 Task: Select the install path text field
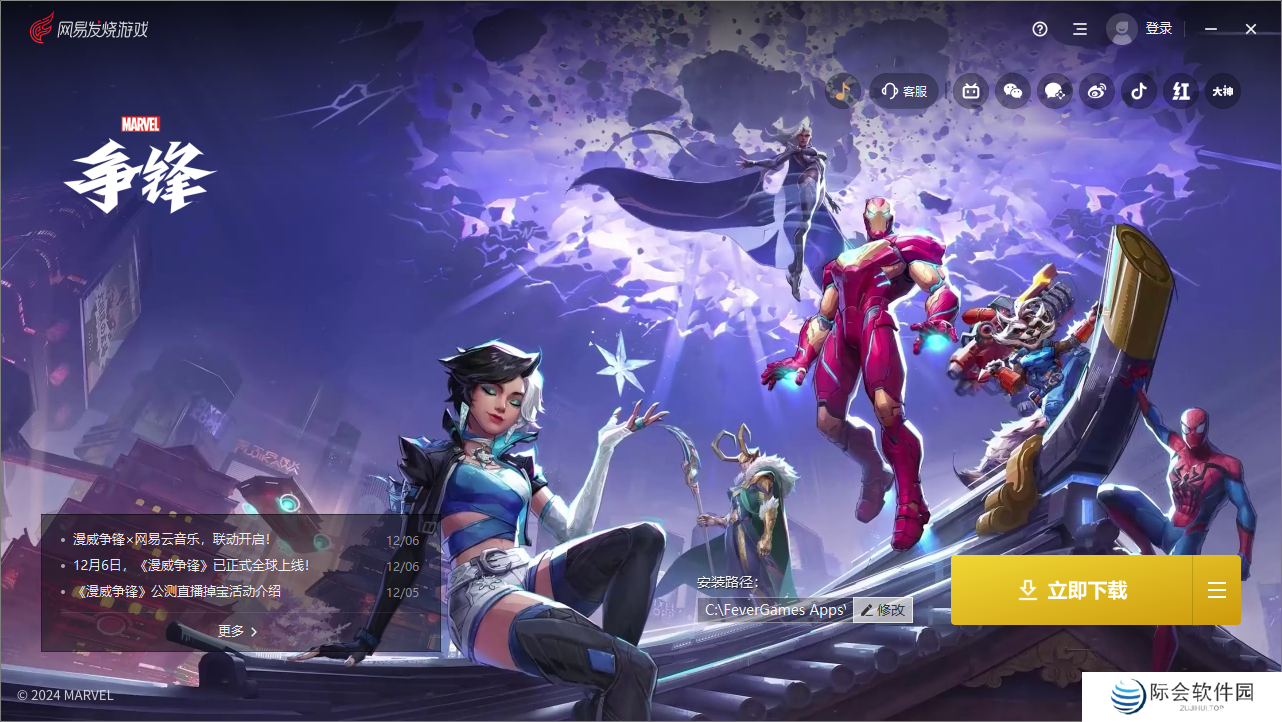click(774, 610)
